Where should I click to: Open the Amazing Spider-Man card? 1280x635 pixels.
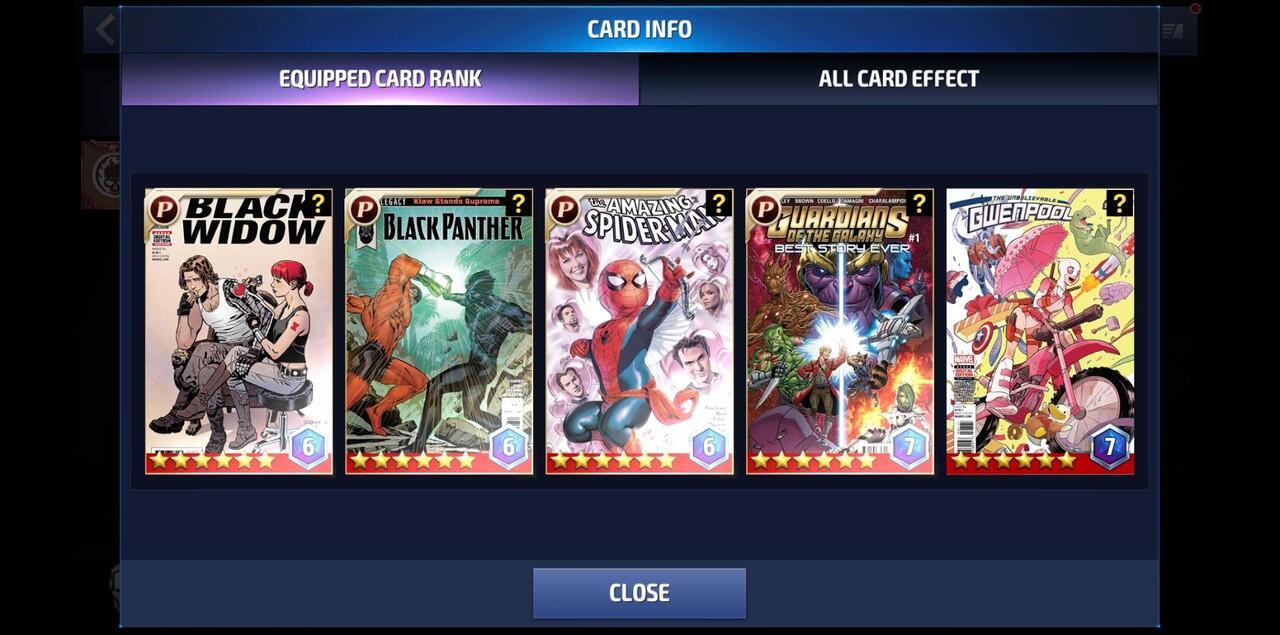[x=639, y=330]
